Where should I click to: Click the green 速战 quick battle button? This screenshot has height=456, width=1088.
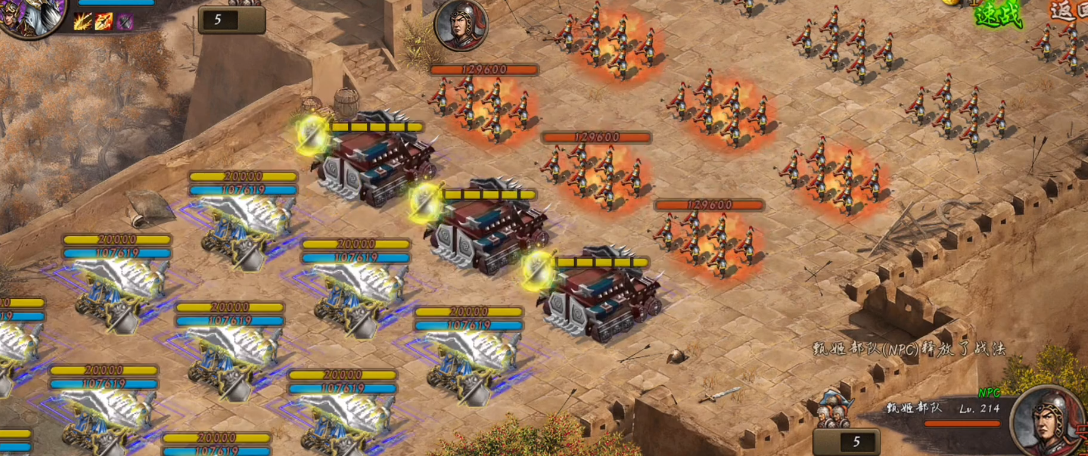tap(997, 14)
